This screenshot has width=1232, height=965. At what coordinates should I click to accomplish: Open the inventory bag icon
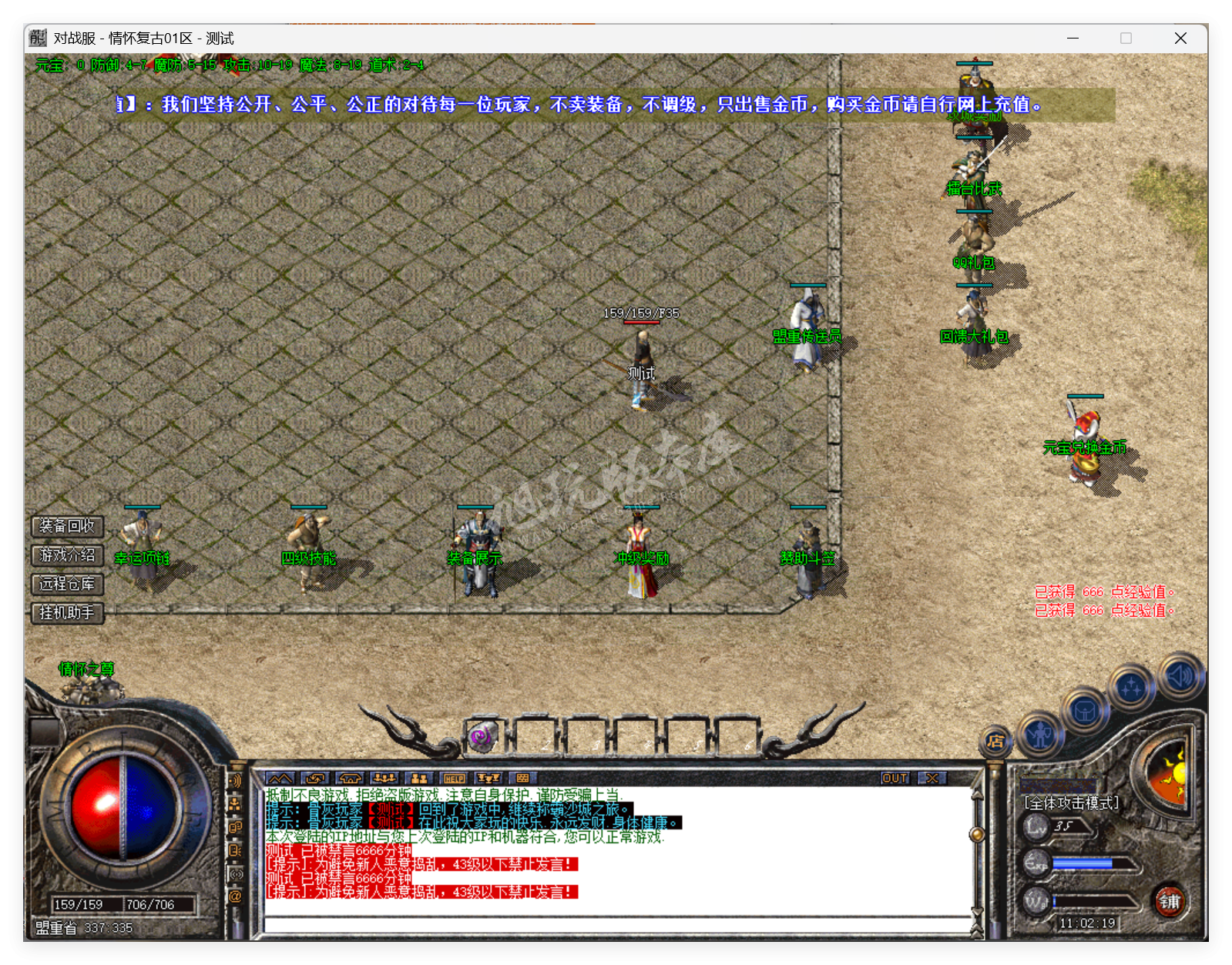pos(1084,711)
